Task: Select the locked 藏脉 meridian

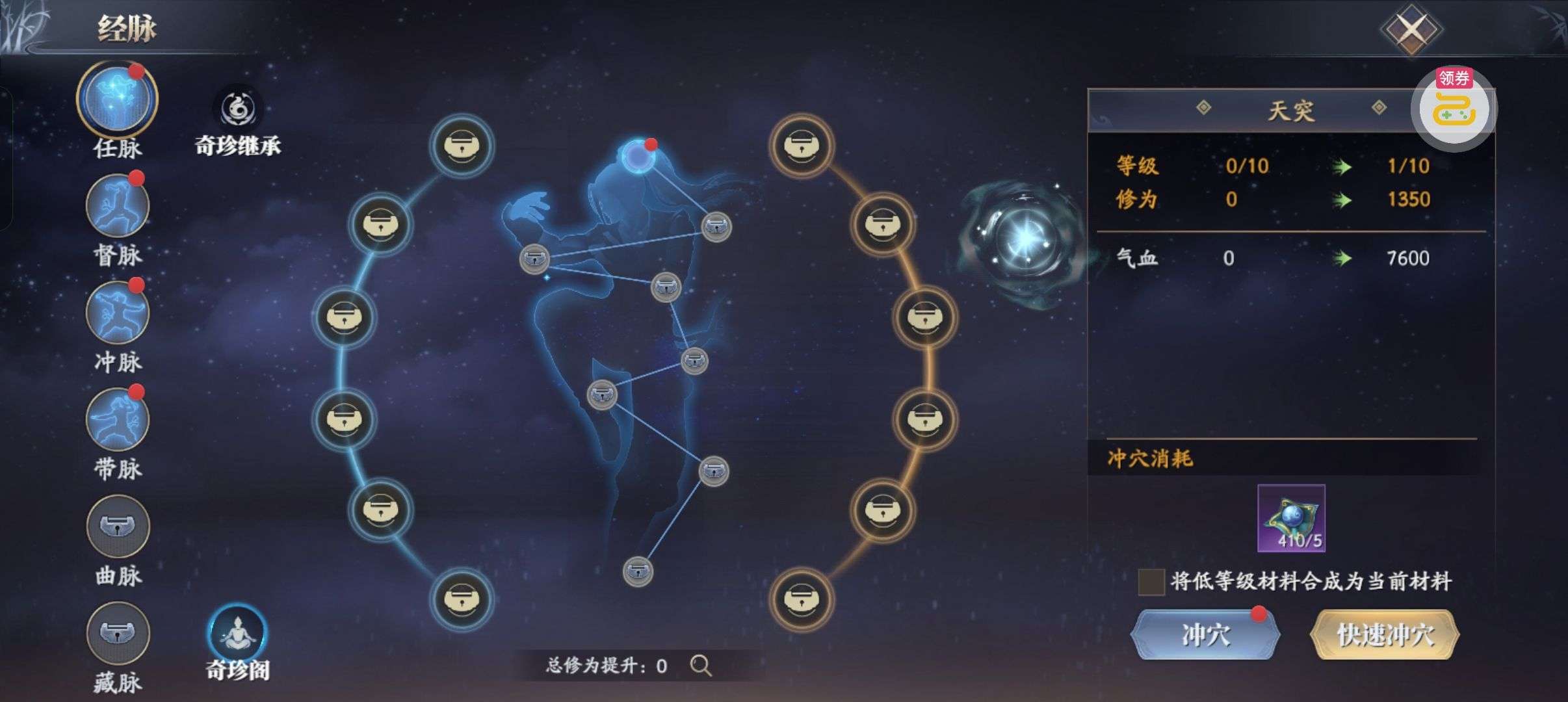Action: point(117,633)
